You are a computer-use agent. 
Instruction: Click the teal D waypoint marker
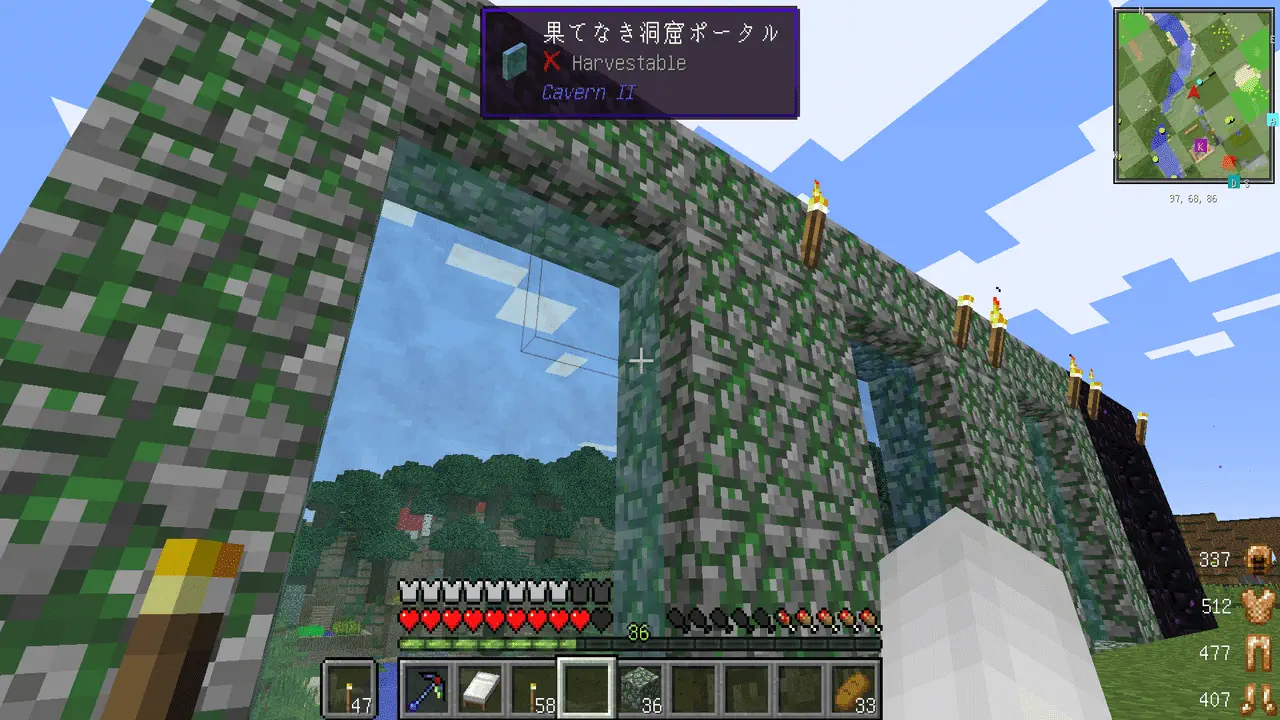click(1234, 182)
